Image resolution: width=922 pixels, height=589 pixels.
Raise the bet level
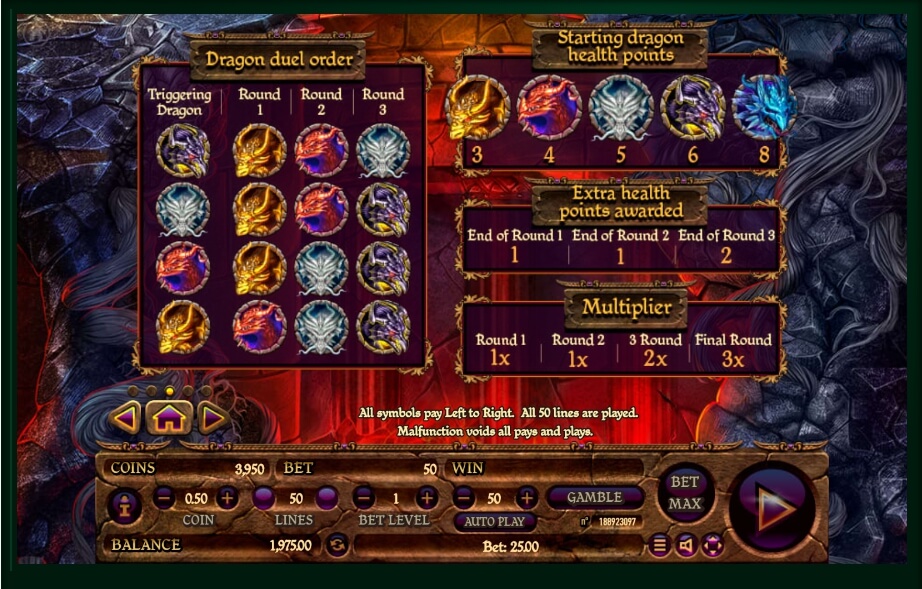(x=427, y=497)
